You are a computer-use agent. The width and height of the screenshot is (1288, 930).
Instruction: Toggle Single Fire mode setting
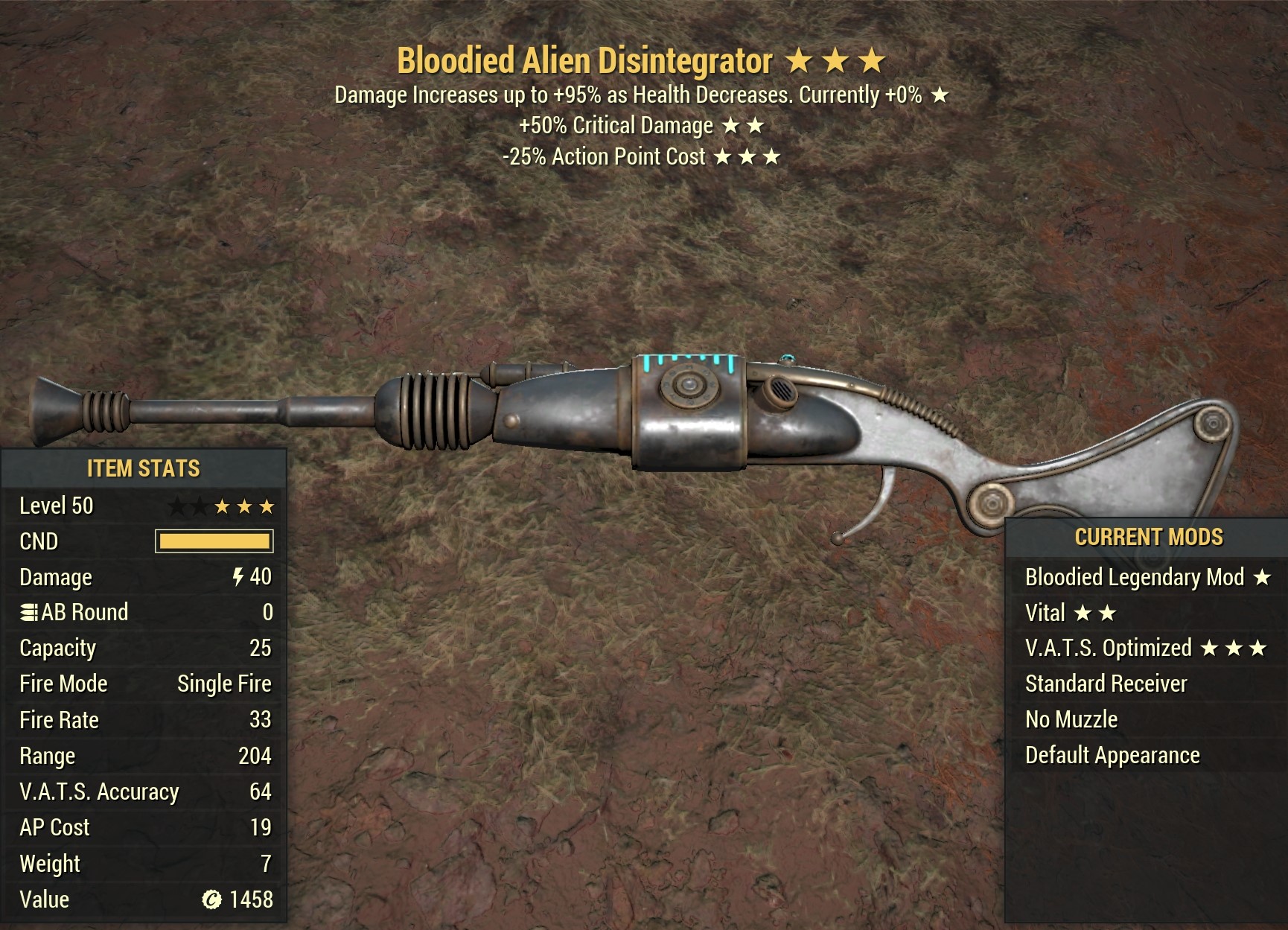click(223, 683)
